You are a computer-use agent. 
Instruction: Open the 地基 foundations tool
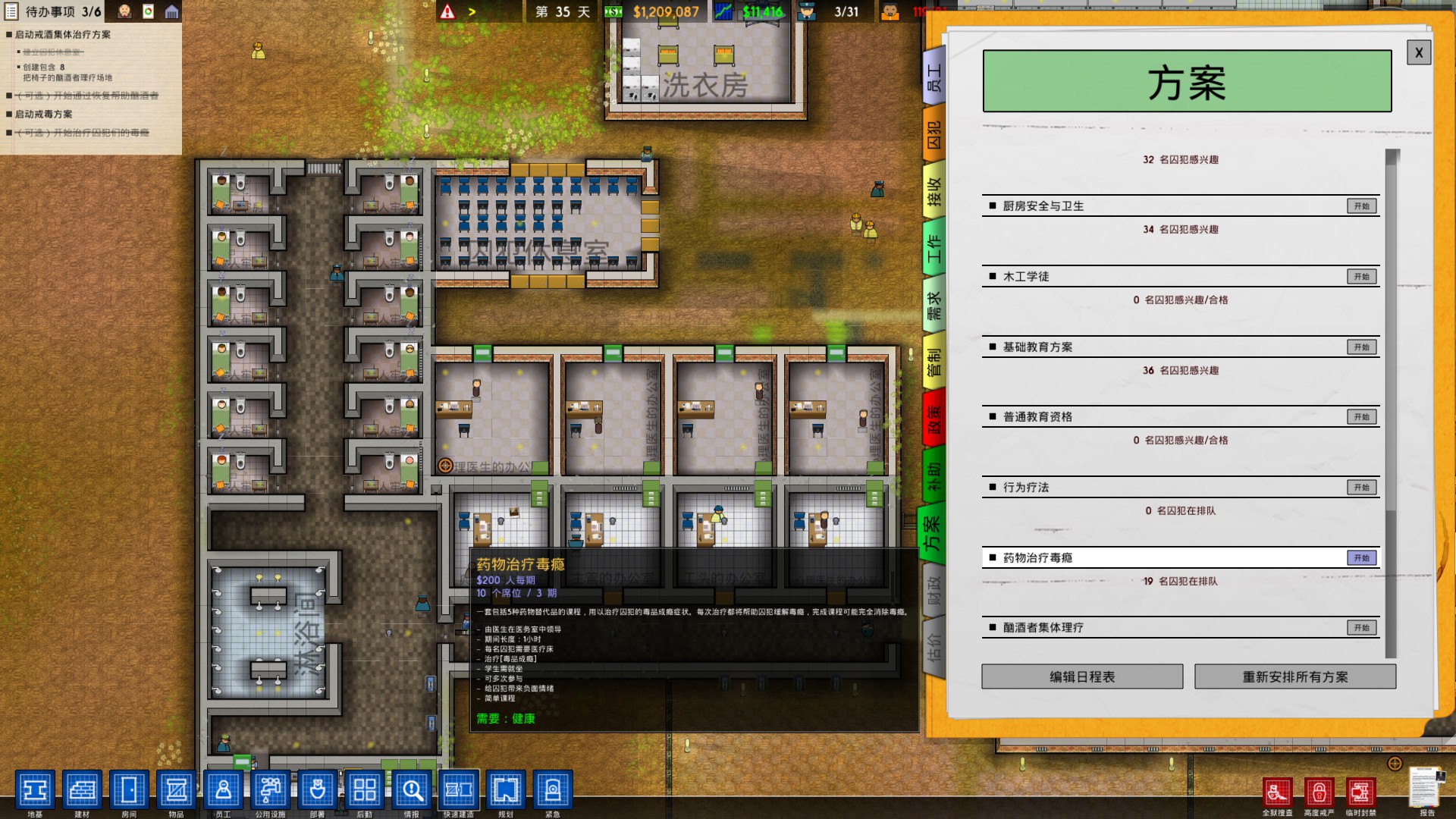(36, 790)
